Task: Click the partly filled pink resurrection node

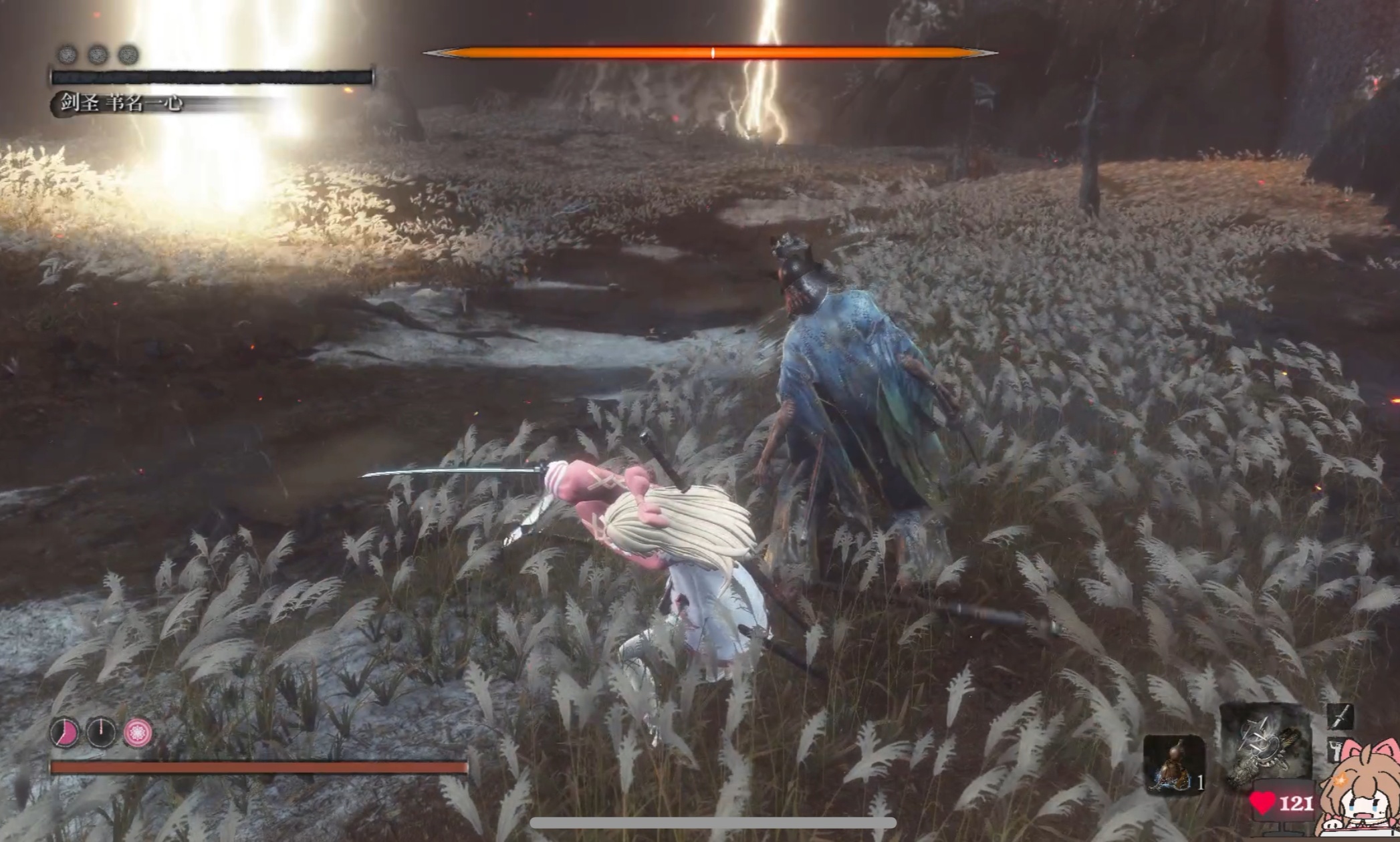Action: pos(65,733)
